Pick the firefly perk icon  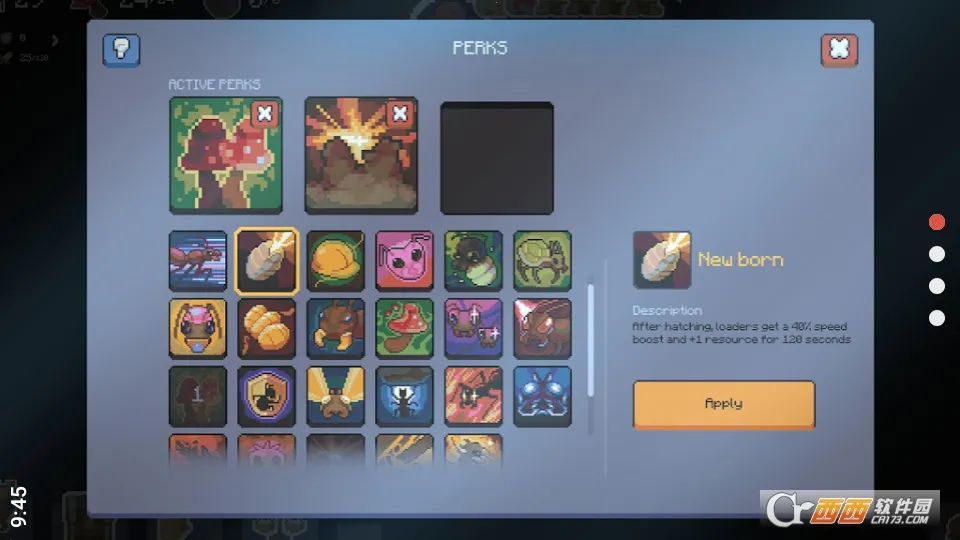[x=473, y=261]
